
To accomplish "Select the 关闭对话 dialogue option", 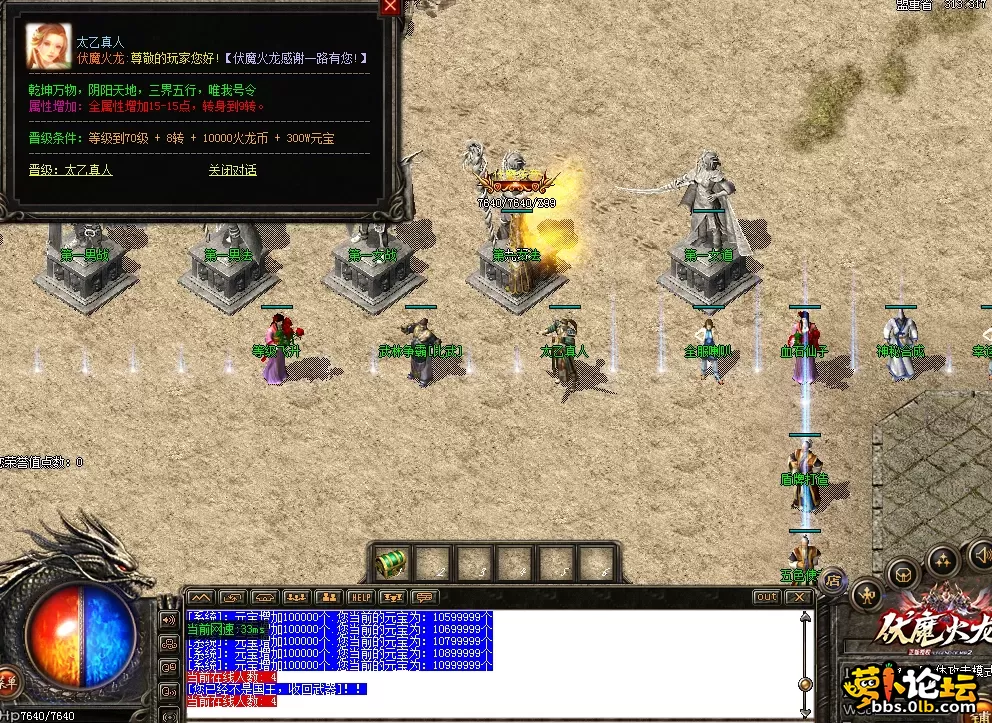I will click(x=232, y=170).
